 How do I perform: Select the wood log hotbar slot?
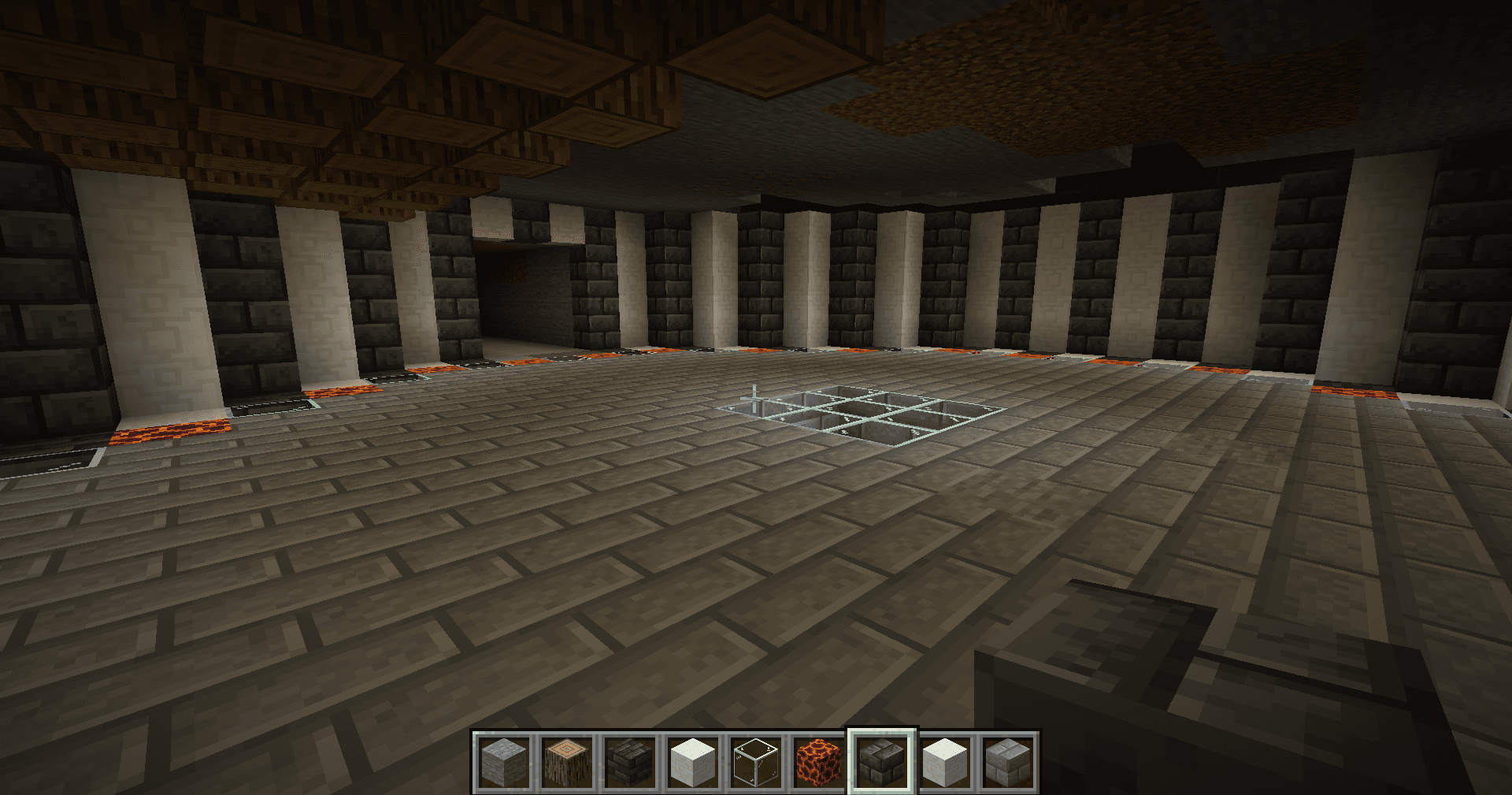pyautogui.click(x=567, y=762)
